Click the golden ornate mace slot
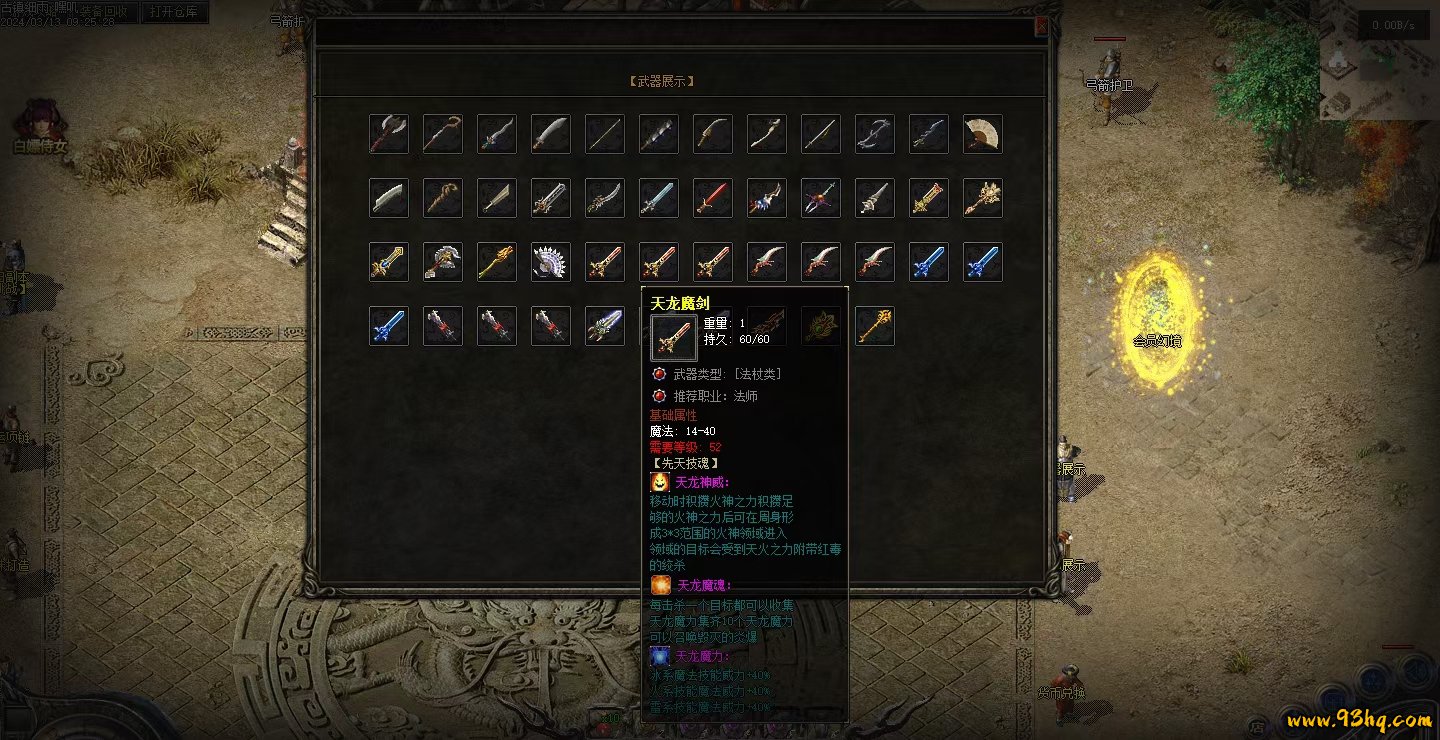The width and height of the screenshot is (1440, 740). tap(983, 198)
